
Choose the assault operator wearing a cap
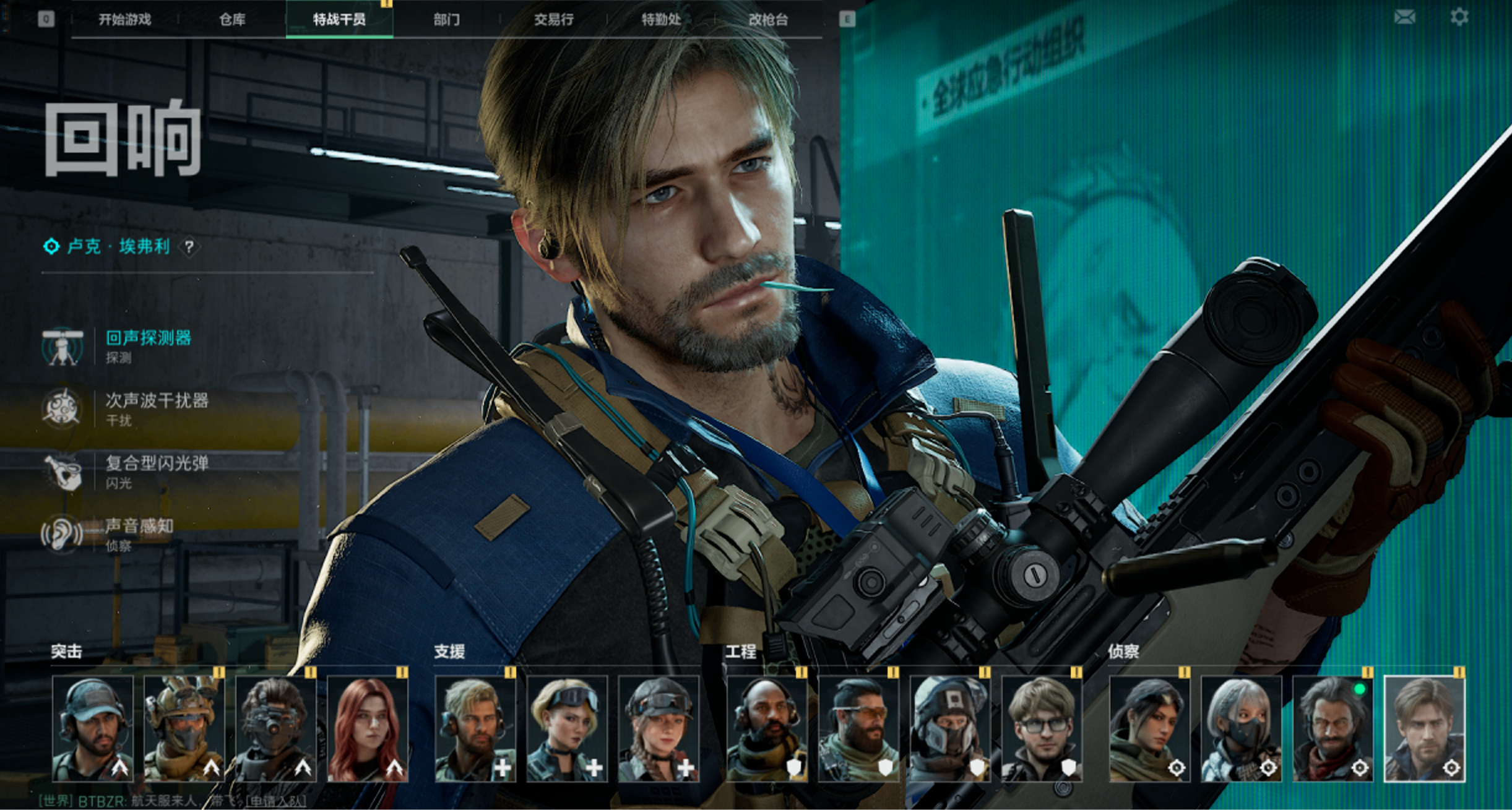point(93,729)
